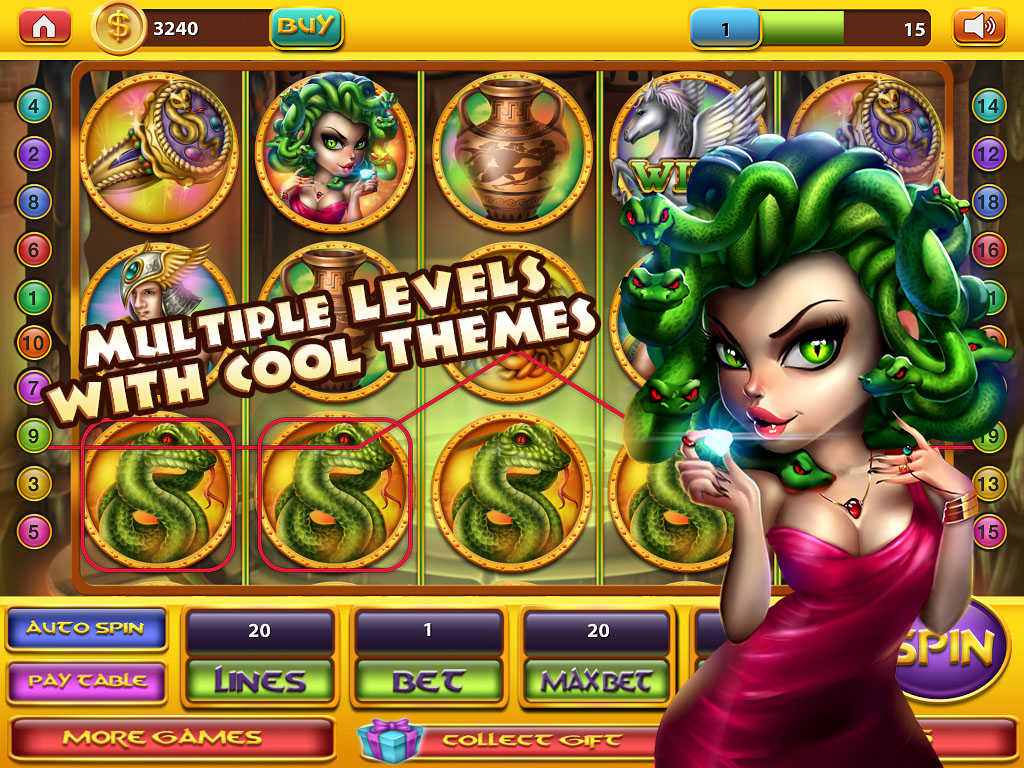Toggle the sound speaker button

[x=979, y=27]
